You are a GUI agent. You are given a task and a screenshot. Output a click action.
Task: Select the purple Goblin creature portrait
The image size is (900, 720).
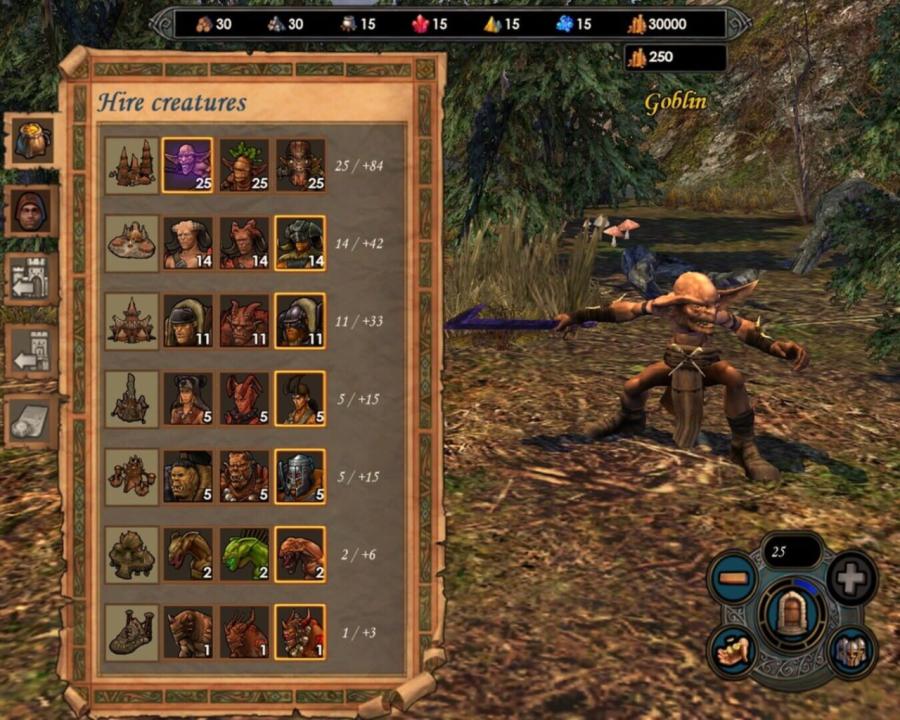187,164
